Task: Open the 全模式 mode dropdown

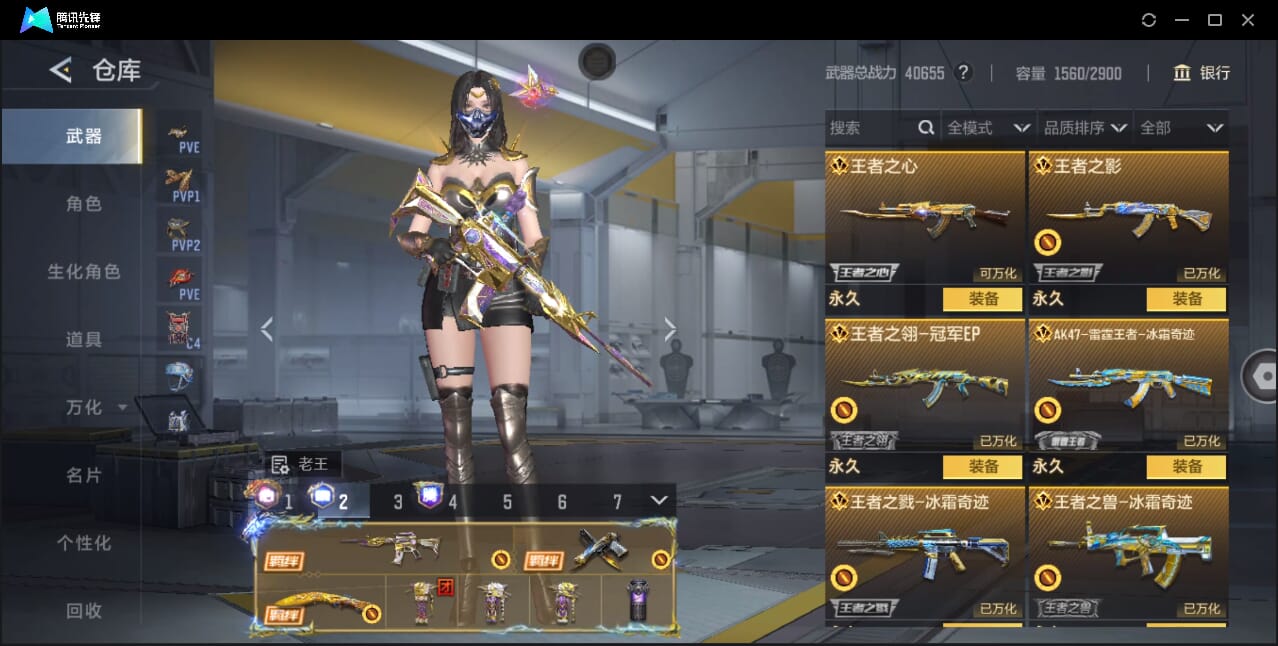Action: click(988, 128)
